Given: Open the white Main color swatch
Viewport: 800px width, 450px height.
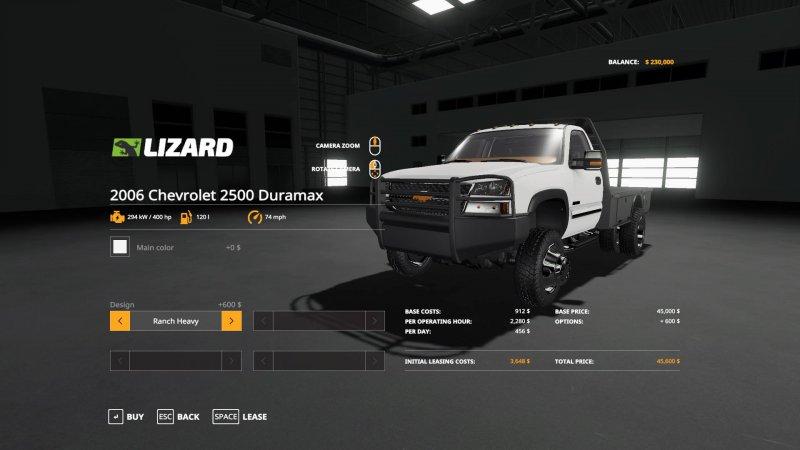Looking at the screenshot, I should (x=120, y=246).
